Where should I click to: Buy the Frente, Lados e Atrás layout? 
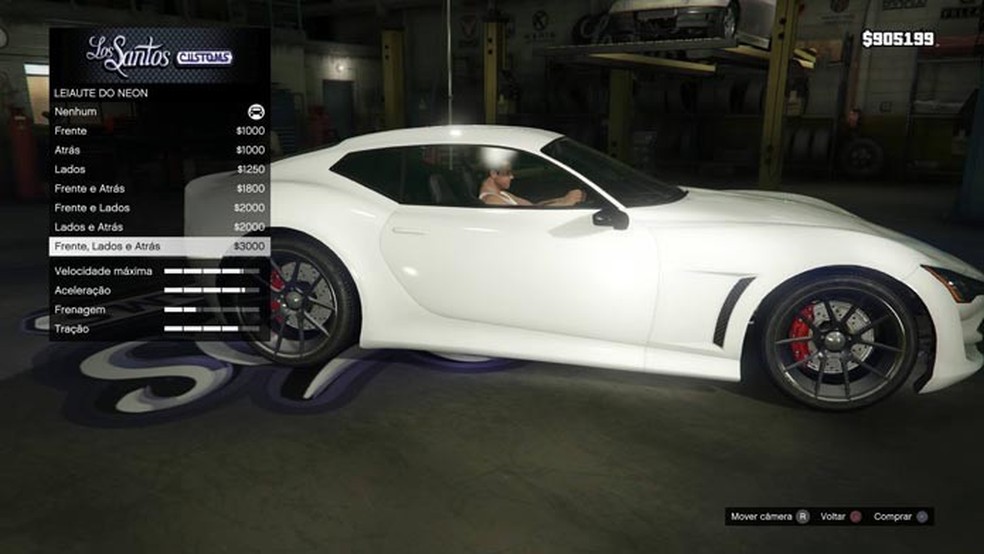(x=159, y=246)
